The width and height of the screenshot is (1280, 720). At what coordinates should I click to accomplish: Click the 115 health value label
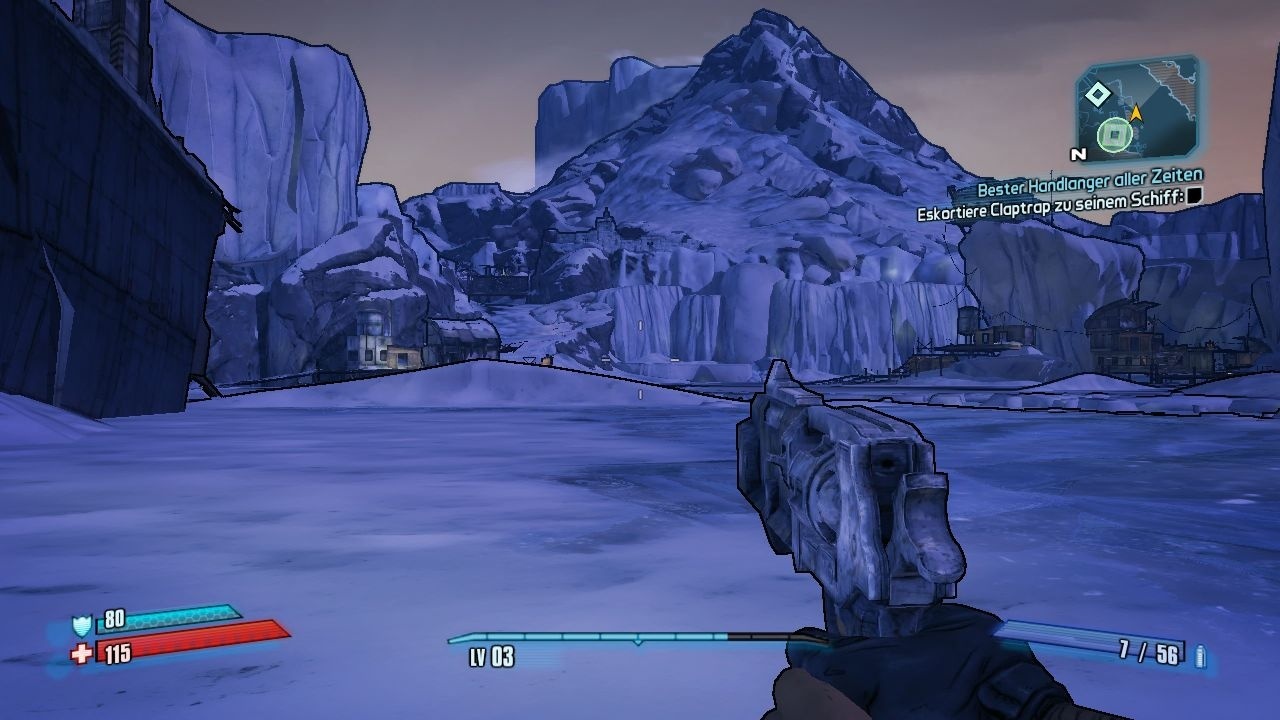click(118, 654)
